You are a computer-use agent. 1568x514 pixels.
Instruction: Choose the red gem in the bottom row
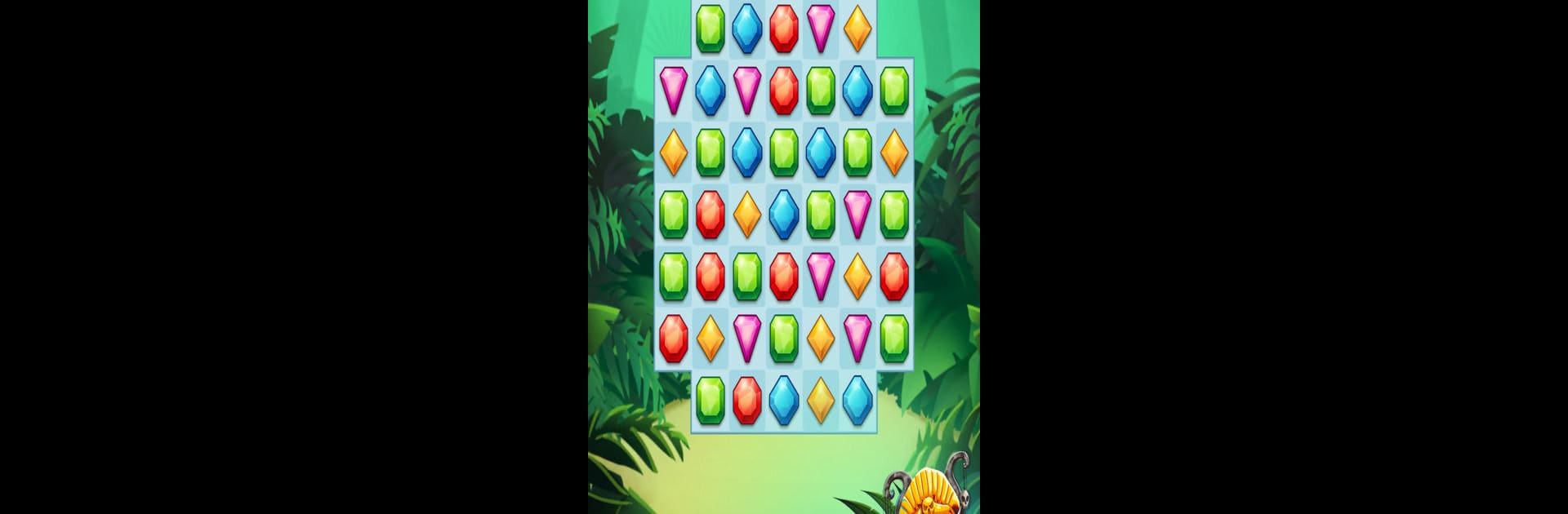point(746,400)
